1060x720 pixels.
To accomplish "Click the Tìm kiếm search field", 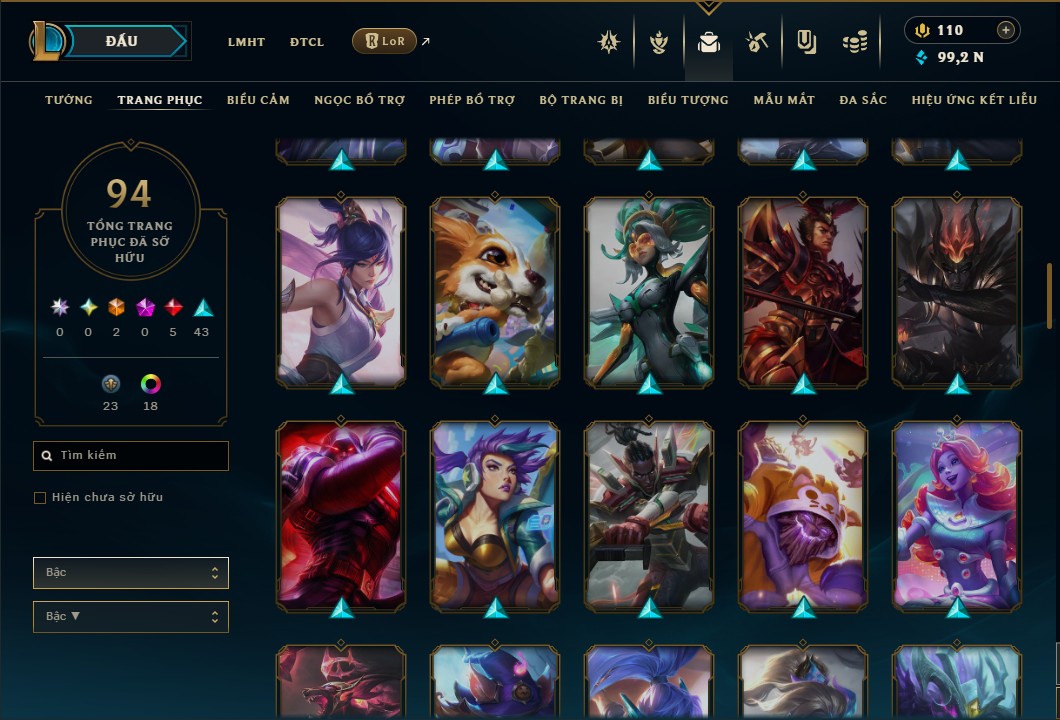I will 131,456.
